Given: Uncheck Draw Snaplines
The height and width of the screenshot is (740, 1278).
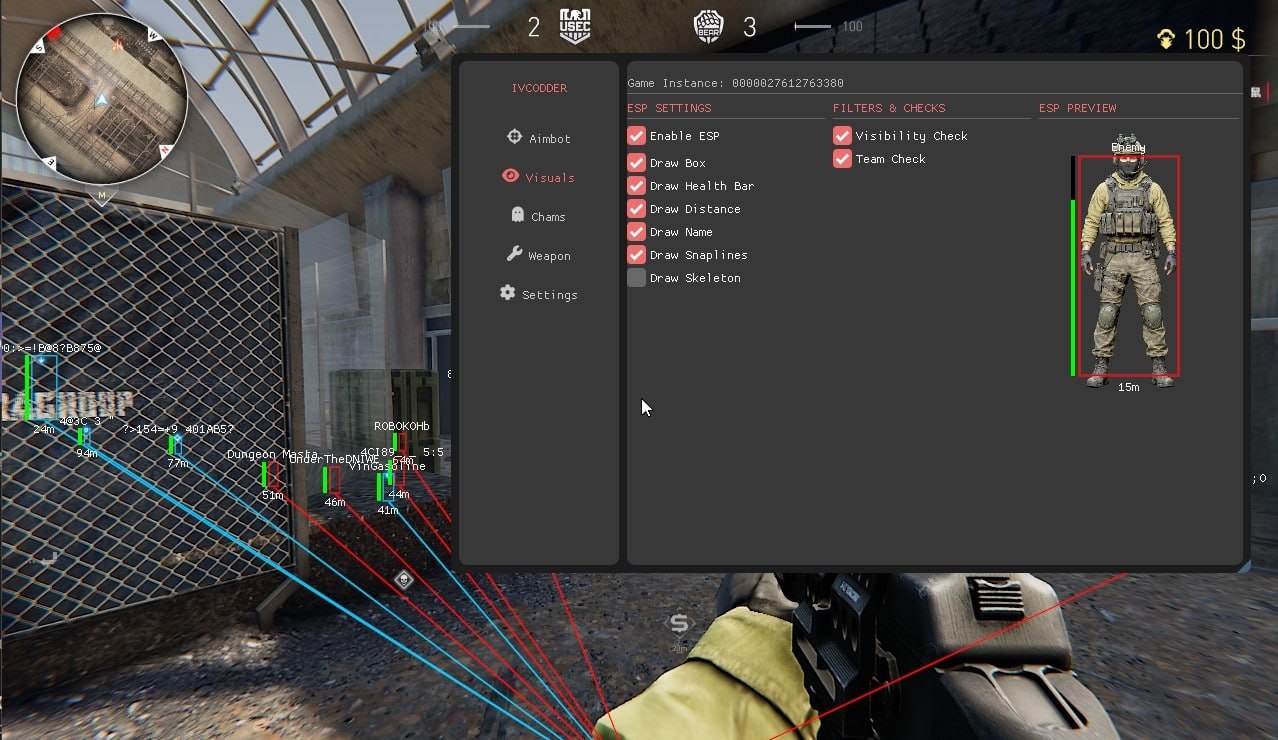Looking at the screenshot, I should coord(637,255).
